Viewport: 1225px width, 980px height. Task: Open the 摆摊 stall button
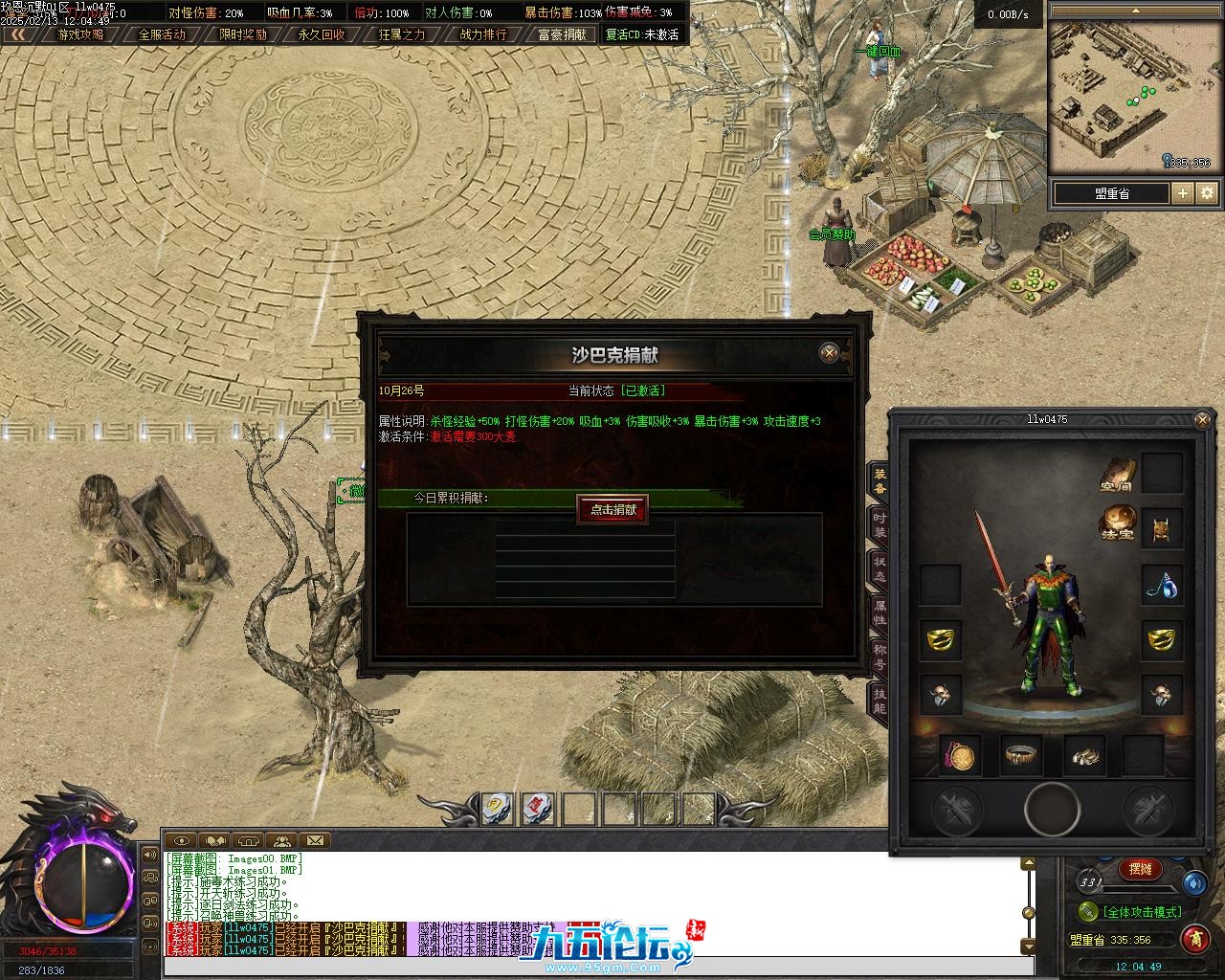[x=1140, y=869]
